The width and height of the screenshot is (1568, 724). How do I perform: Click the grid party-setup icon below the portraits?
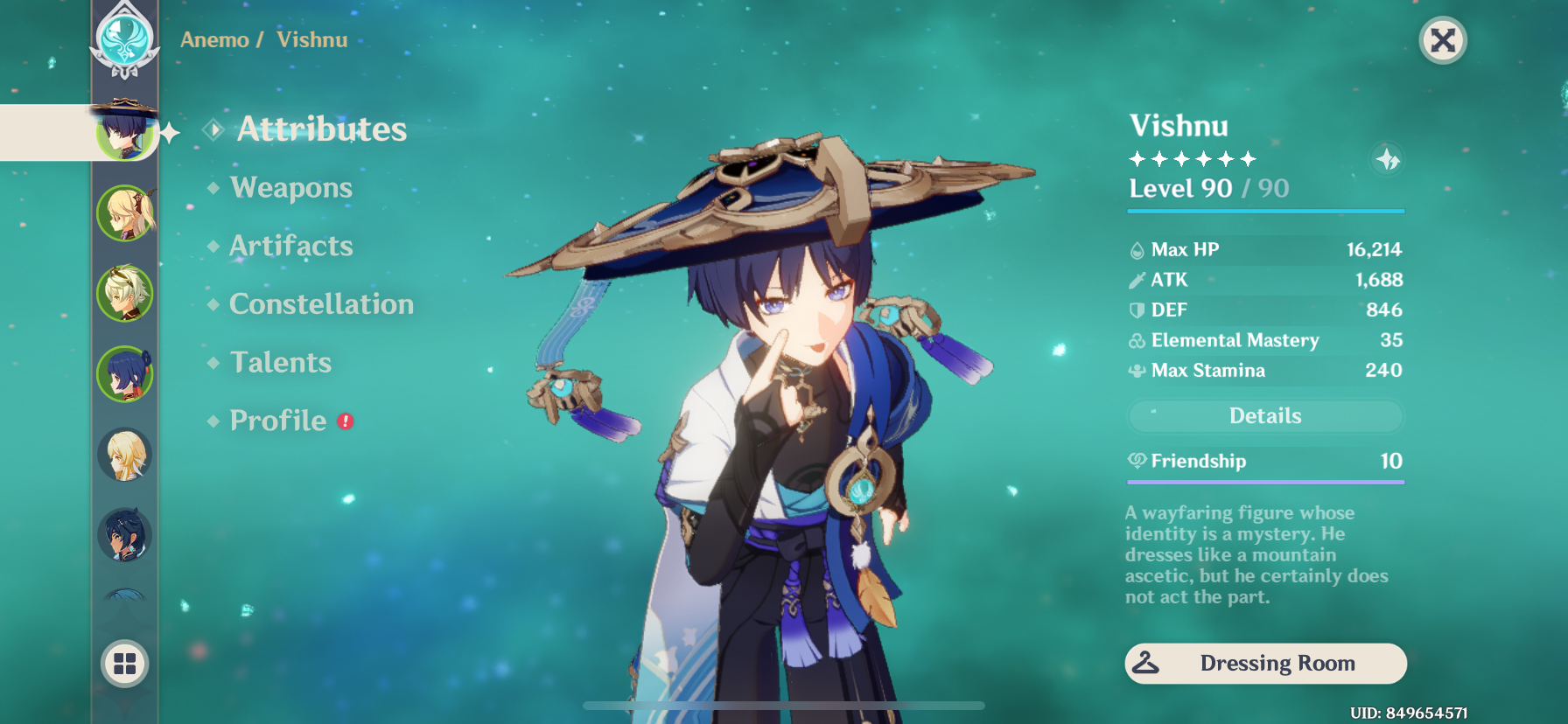click(125, 664)
